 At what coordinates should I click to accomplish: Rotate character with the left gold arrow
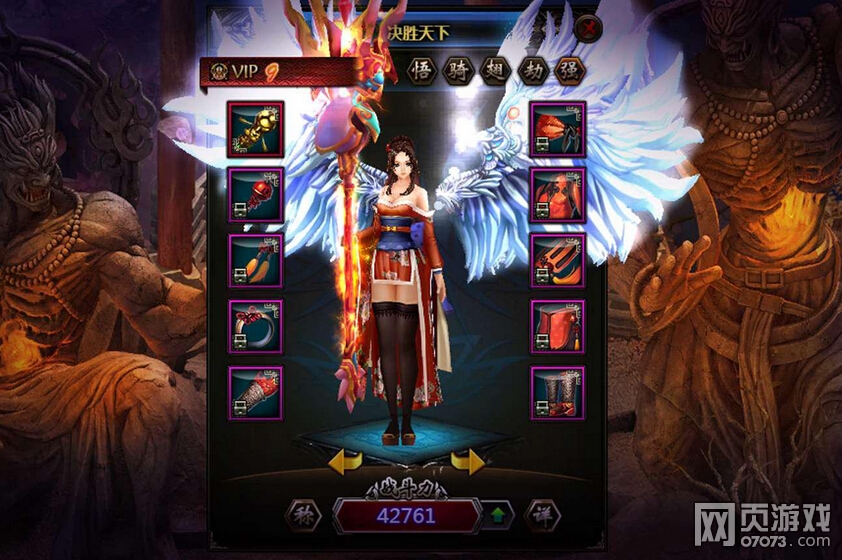click(345, 462)
